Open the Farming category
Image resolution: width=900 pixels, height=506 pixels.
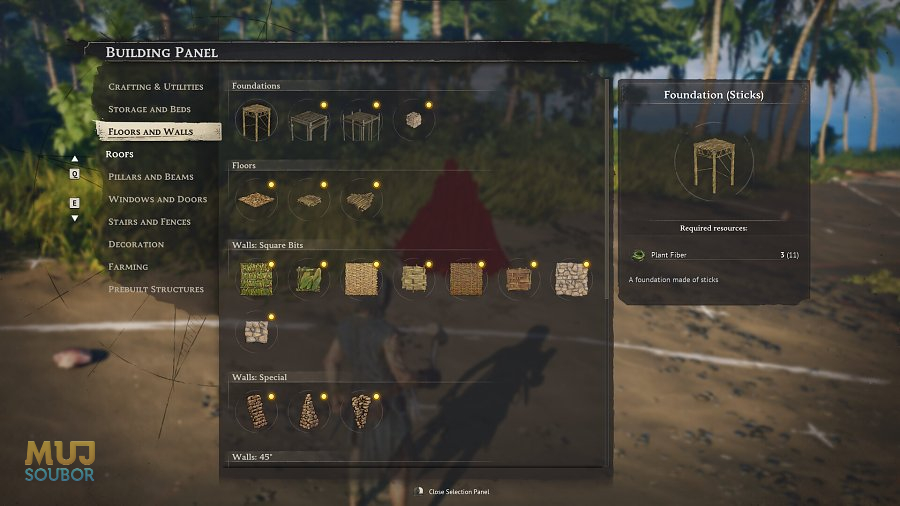[x=128, y=267]
